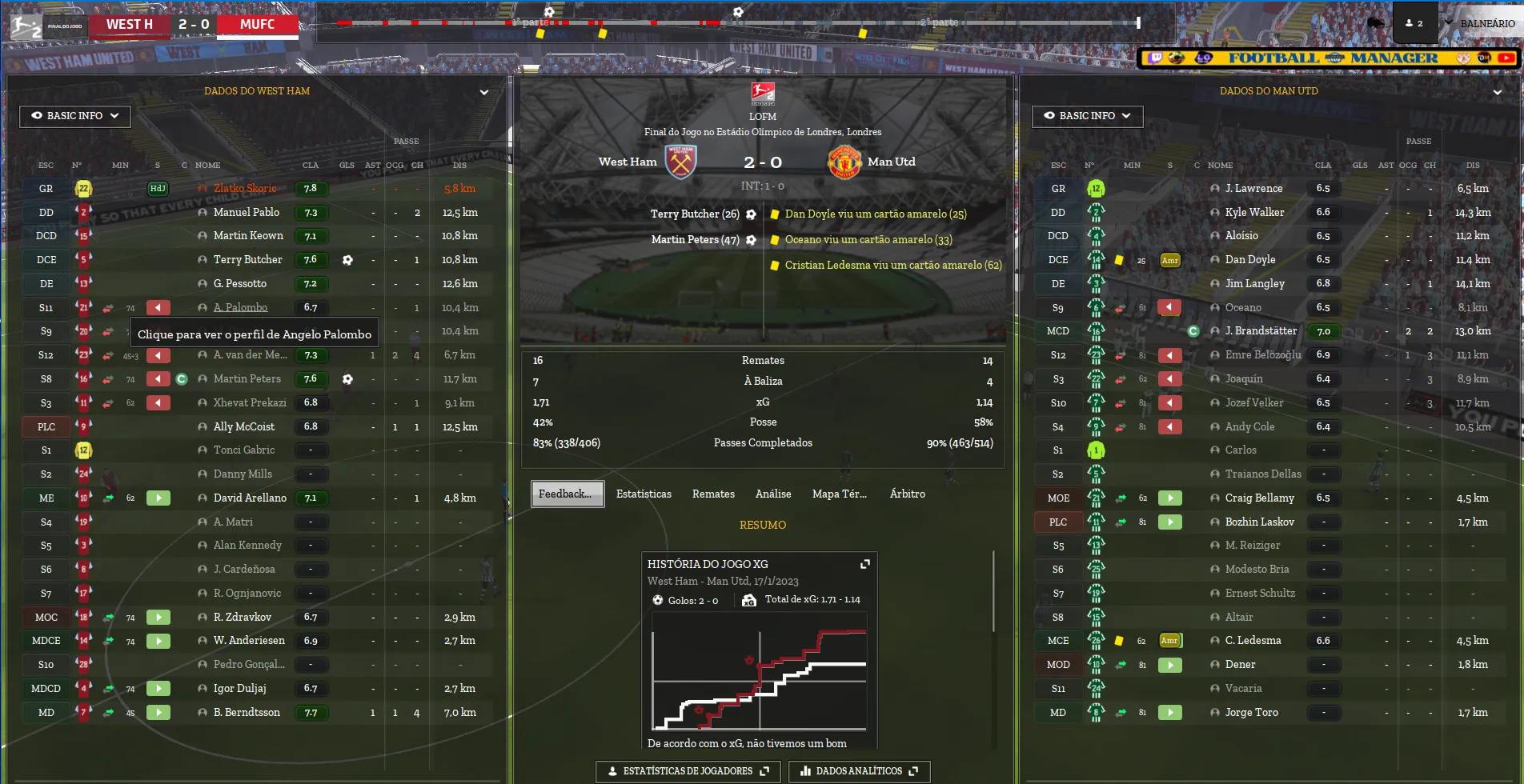Open B. Berndtsson's player profile
The height and width of the screenshot is (784, 1524).
point(247,712)
